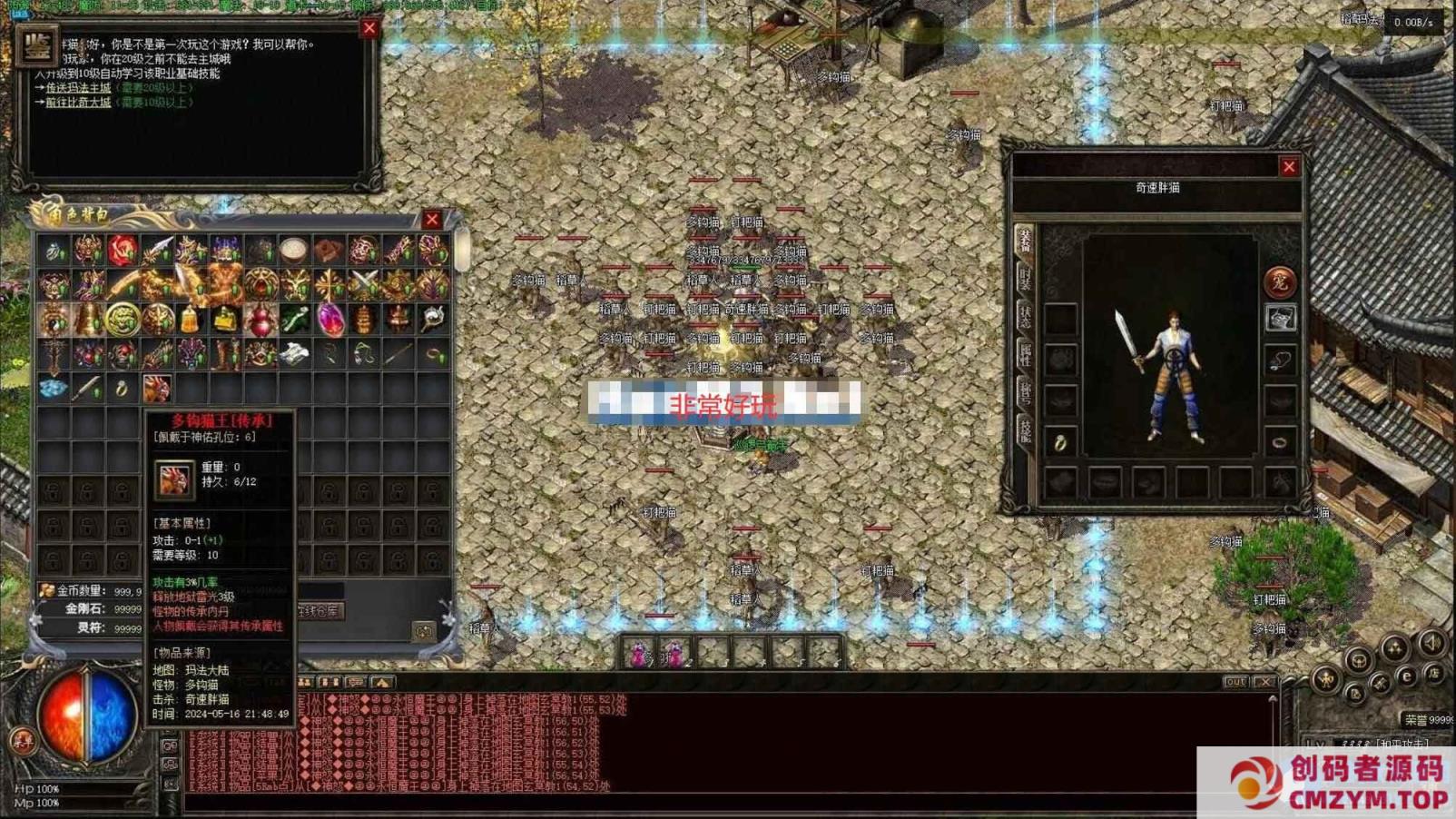The width and height of the screenshot is (1456, 819).
Task: Click the round red 宠 pet button
Action: click(x=1279, y=281)
